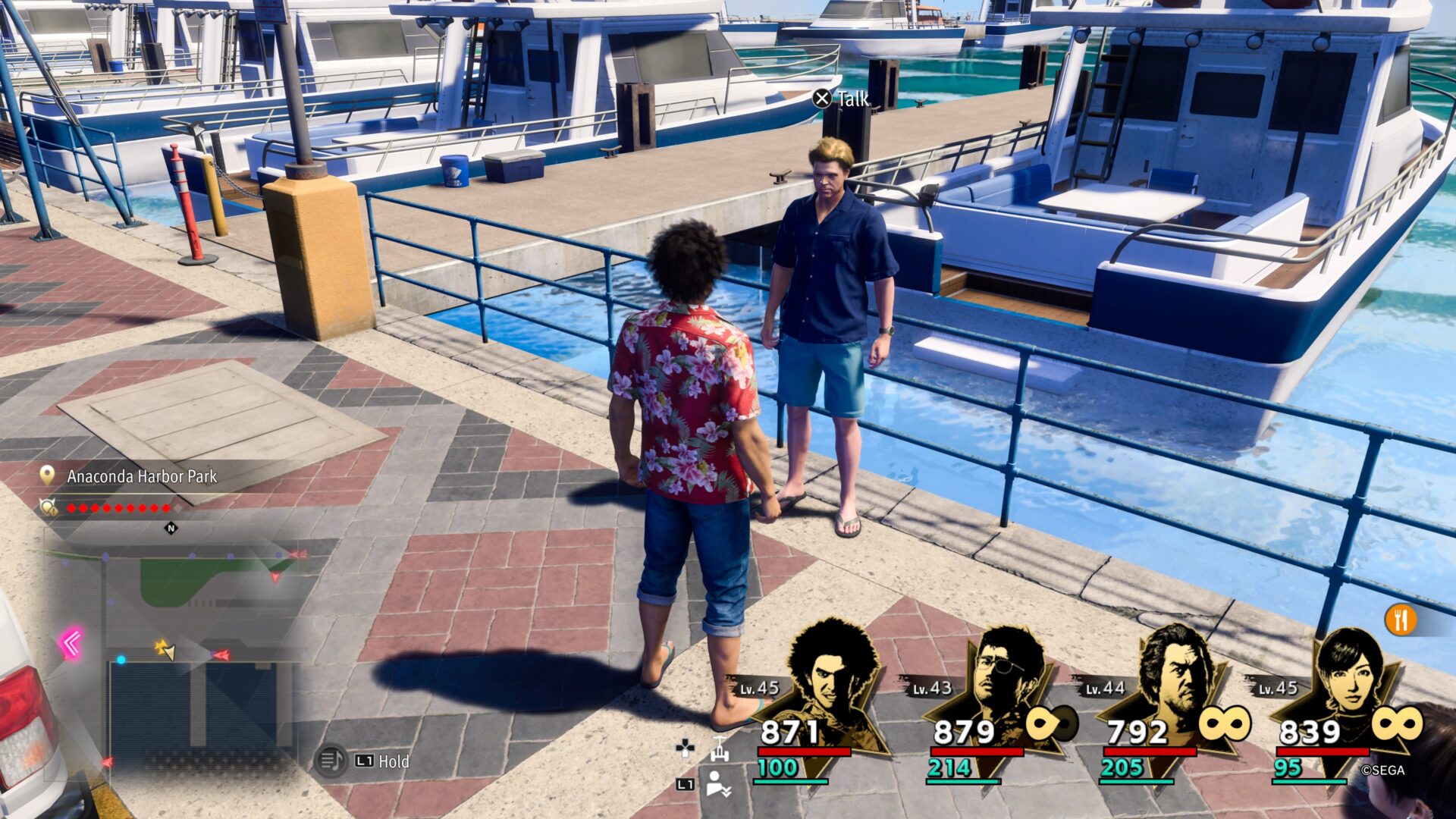Select the Anaconda Harbor Park location label
Viewport: 1456px width, 819px height.
(141, 476)
